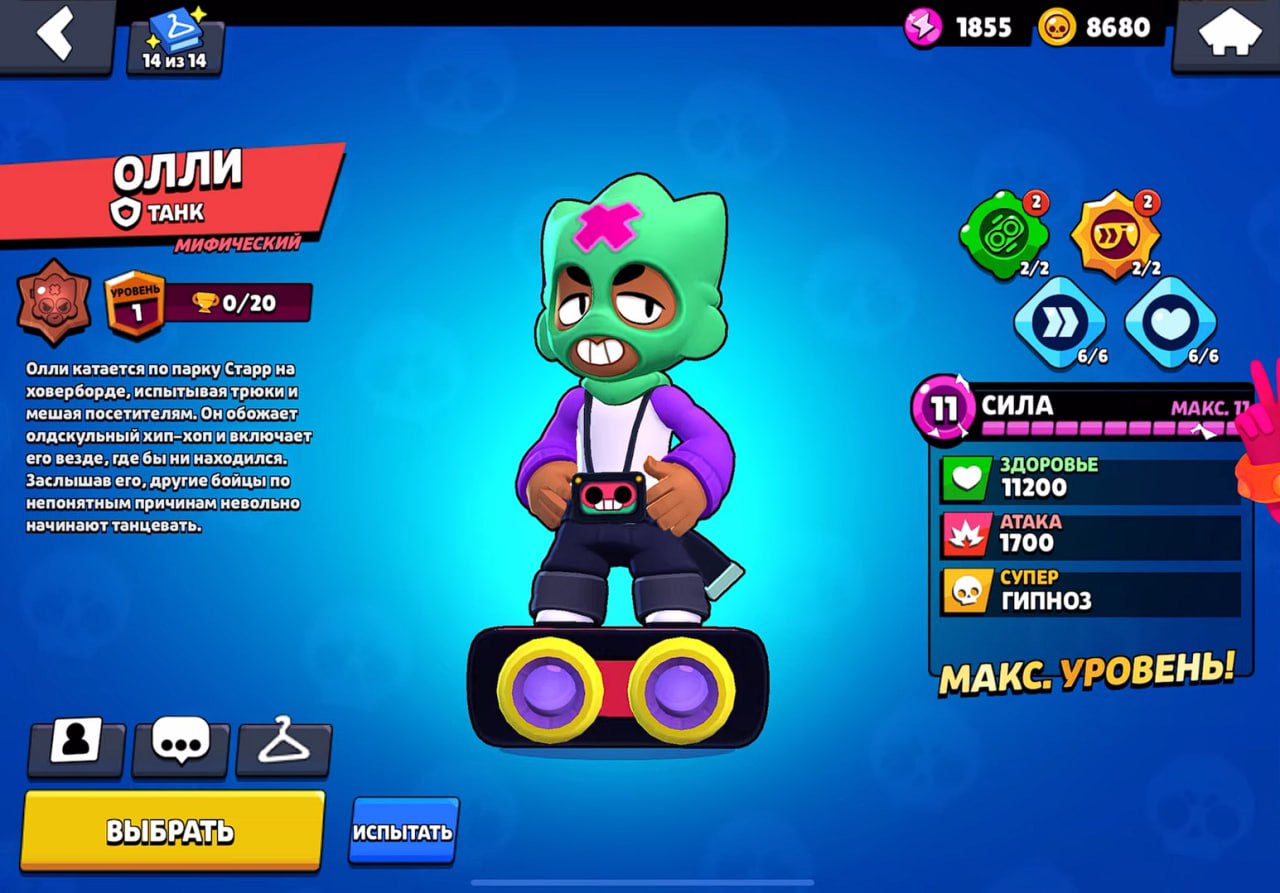The height and width of the screenshot is (893, 1280).
Task: Show the АТАКА attack stat details
Action: pyautogui.click(x=1090, y=535)
